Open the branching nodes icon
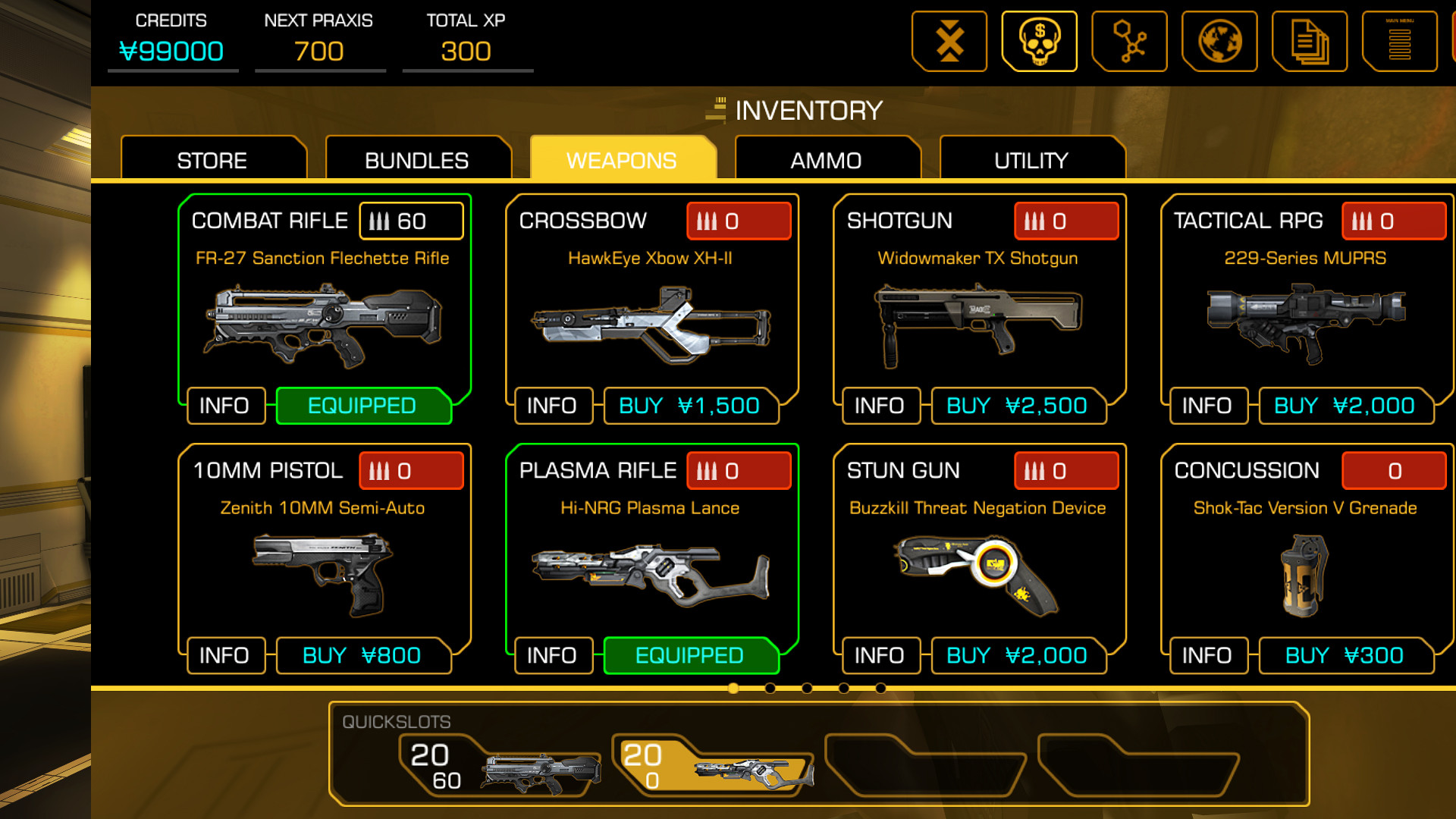Viewport: 1456px width, 819px height. pos(1129,42)
